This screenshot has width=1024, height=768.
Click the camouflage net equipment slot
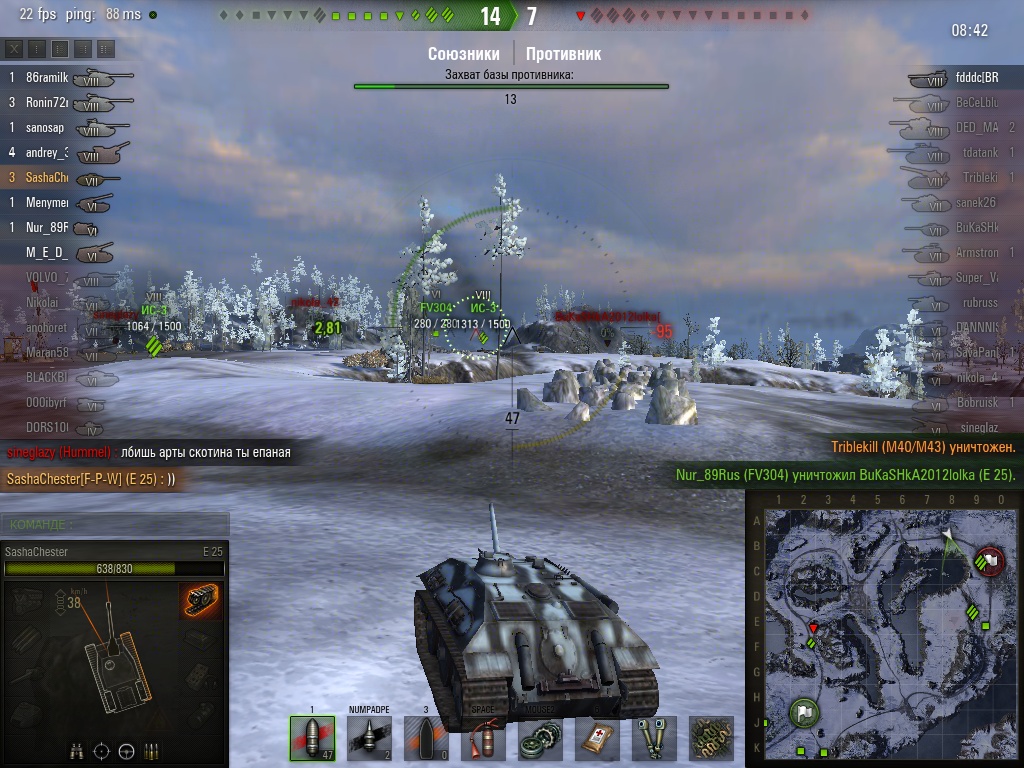[711, 738]
